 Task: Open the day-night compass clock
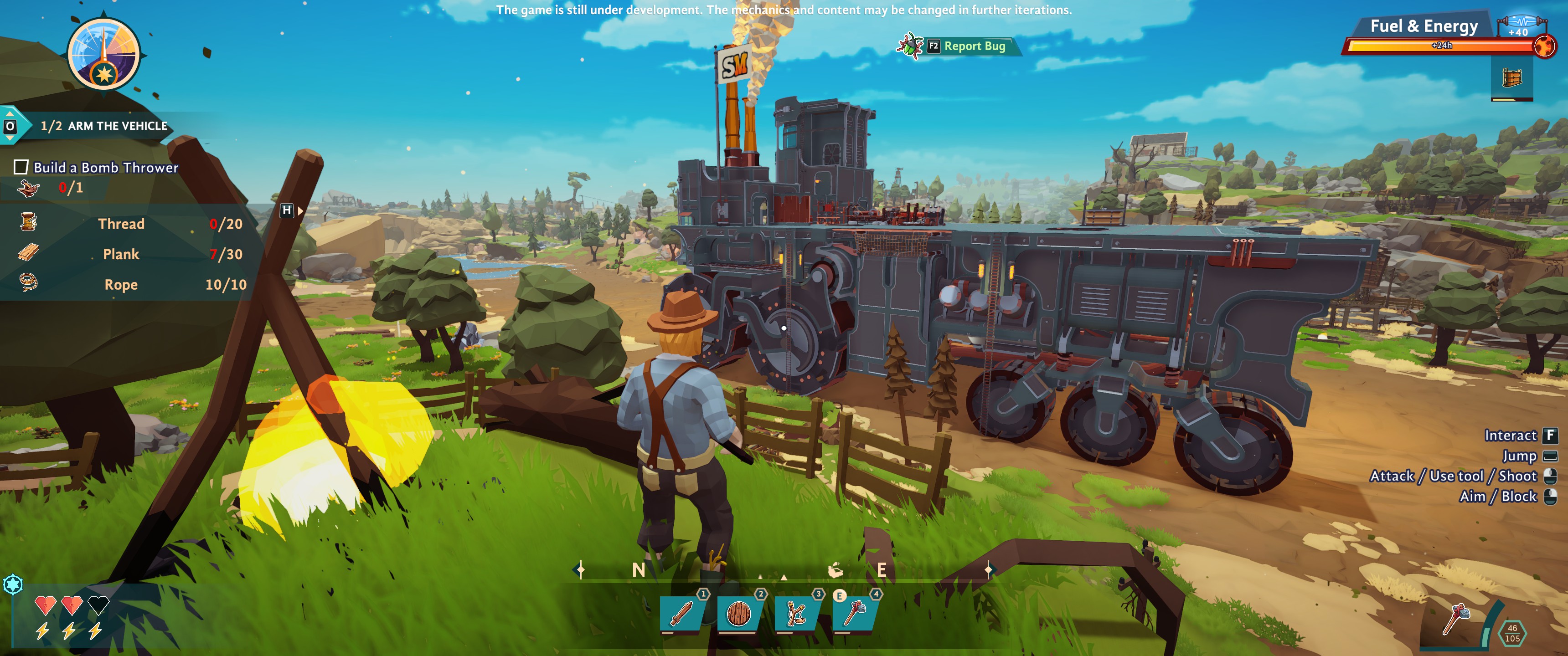pos(103,55)
